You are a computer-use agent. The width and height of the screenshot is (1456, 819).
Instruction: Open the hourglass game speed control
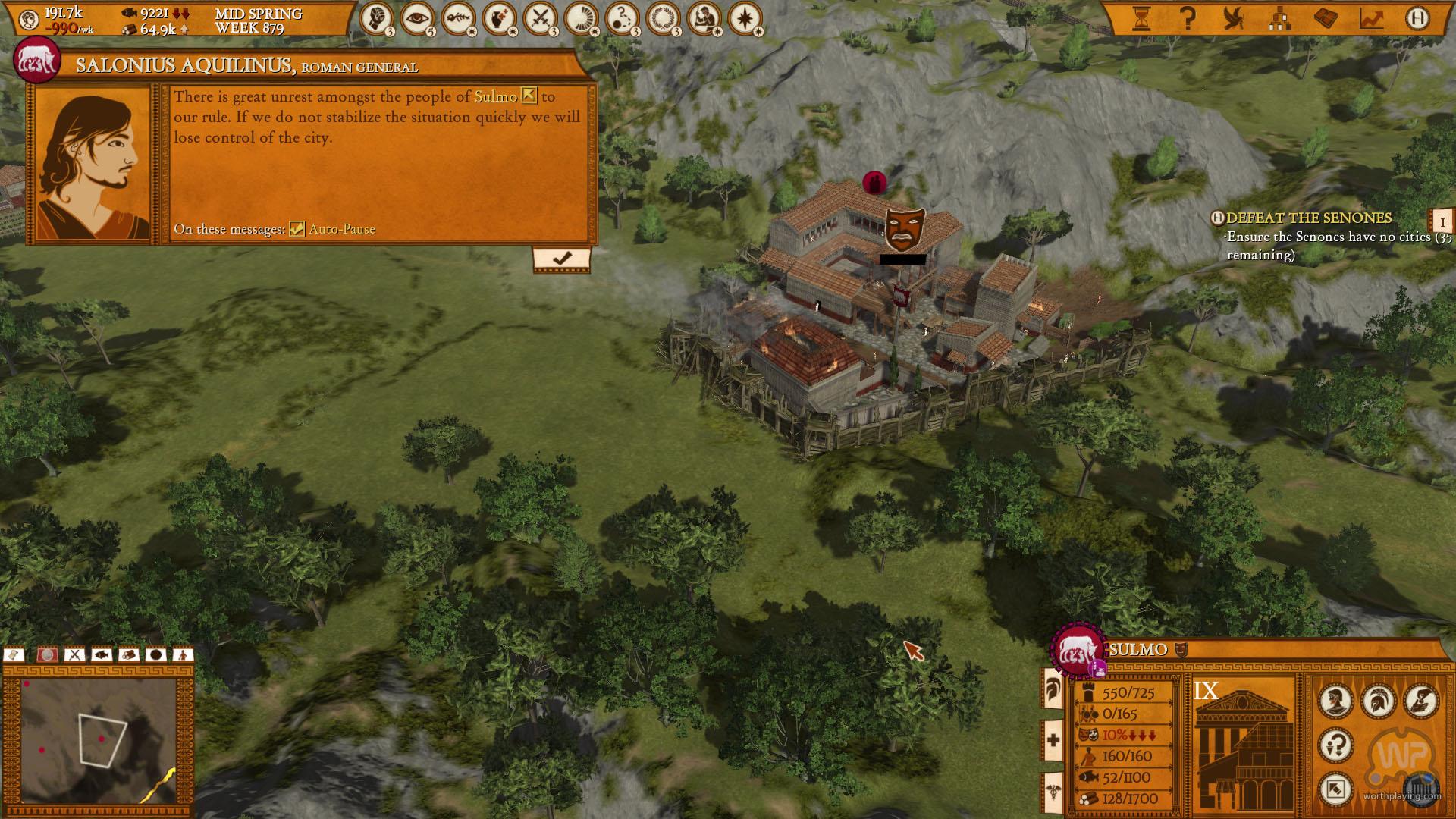[x=1141, y=18]
